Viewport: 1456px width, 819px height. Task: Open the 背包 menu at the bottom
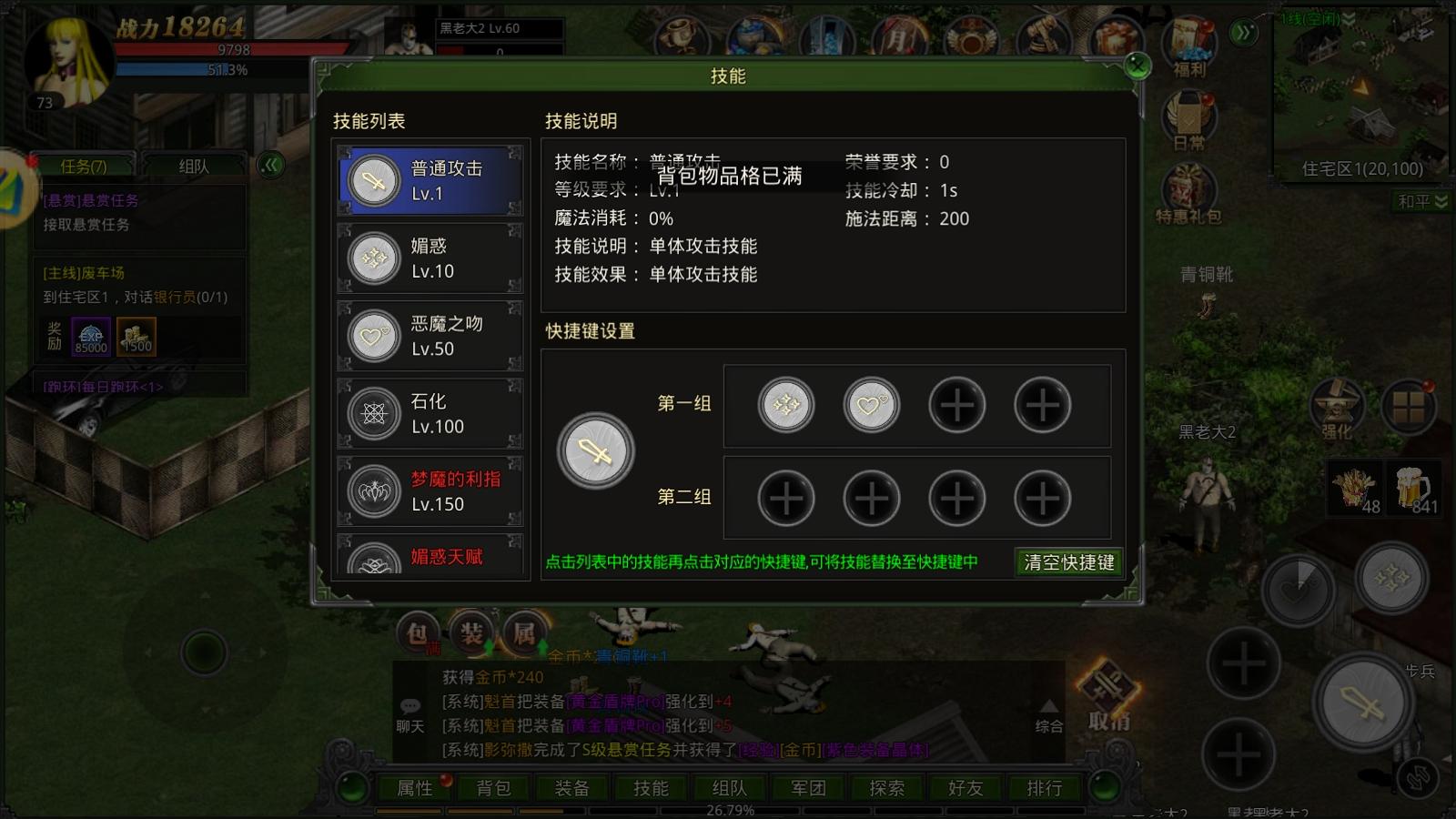pyautogui.click(x=492, y=788)
